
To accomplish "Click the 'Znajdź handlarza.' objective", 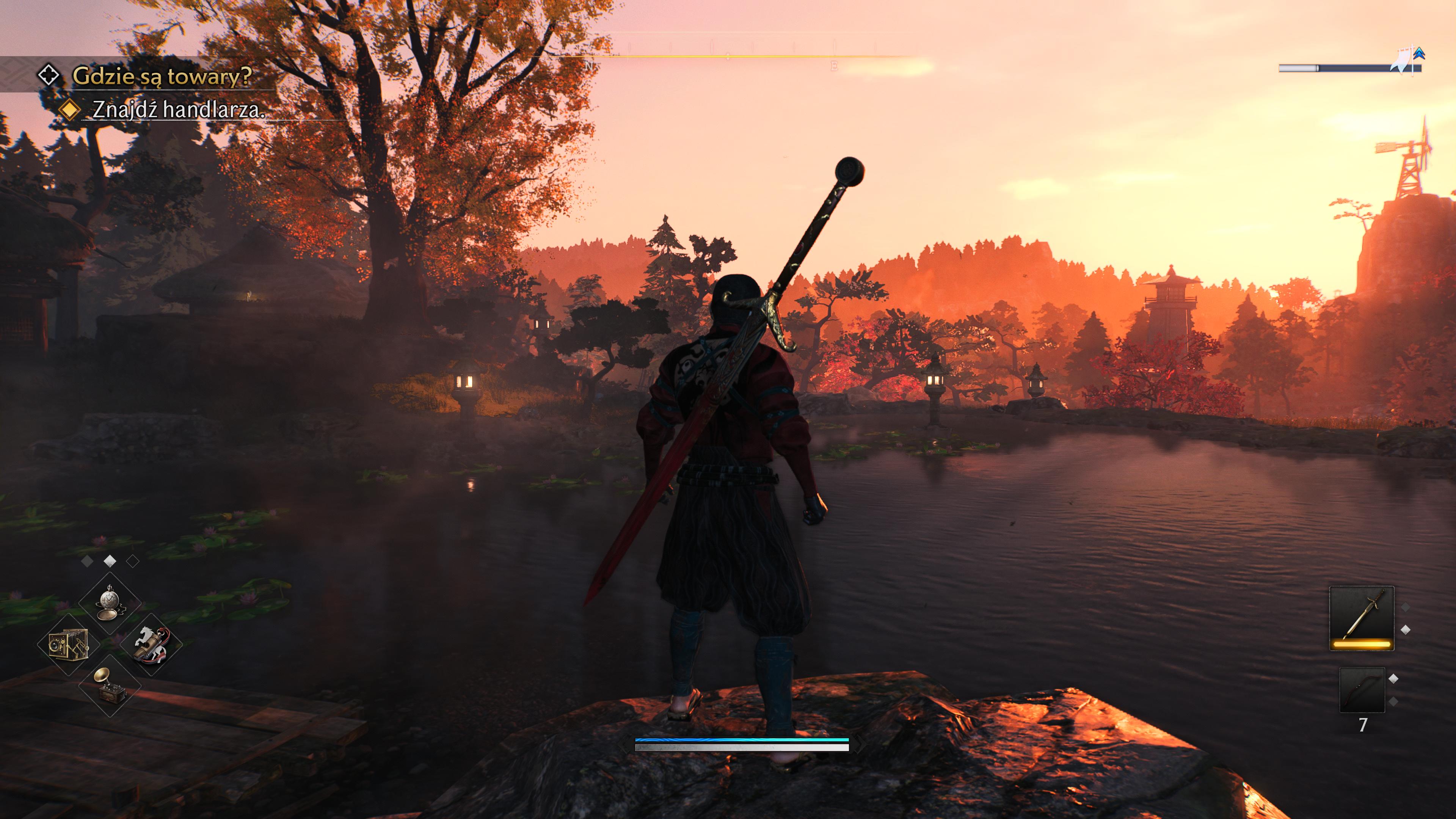I will point(178,110).
